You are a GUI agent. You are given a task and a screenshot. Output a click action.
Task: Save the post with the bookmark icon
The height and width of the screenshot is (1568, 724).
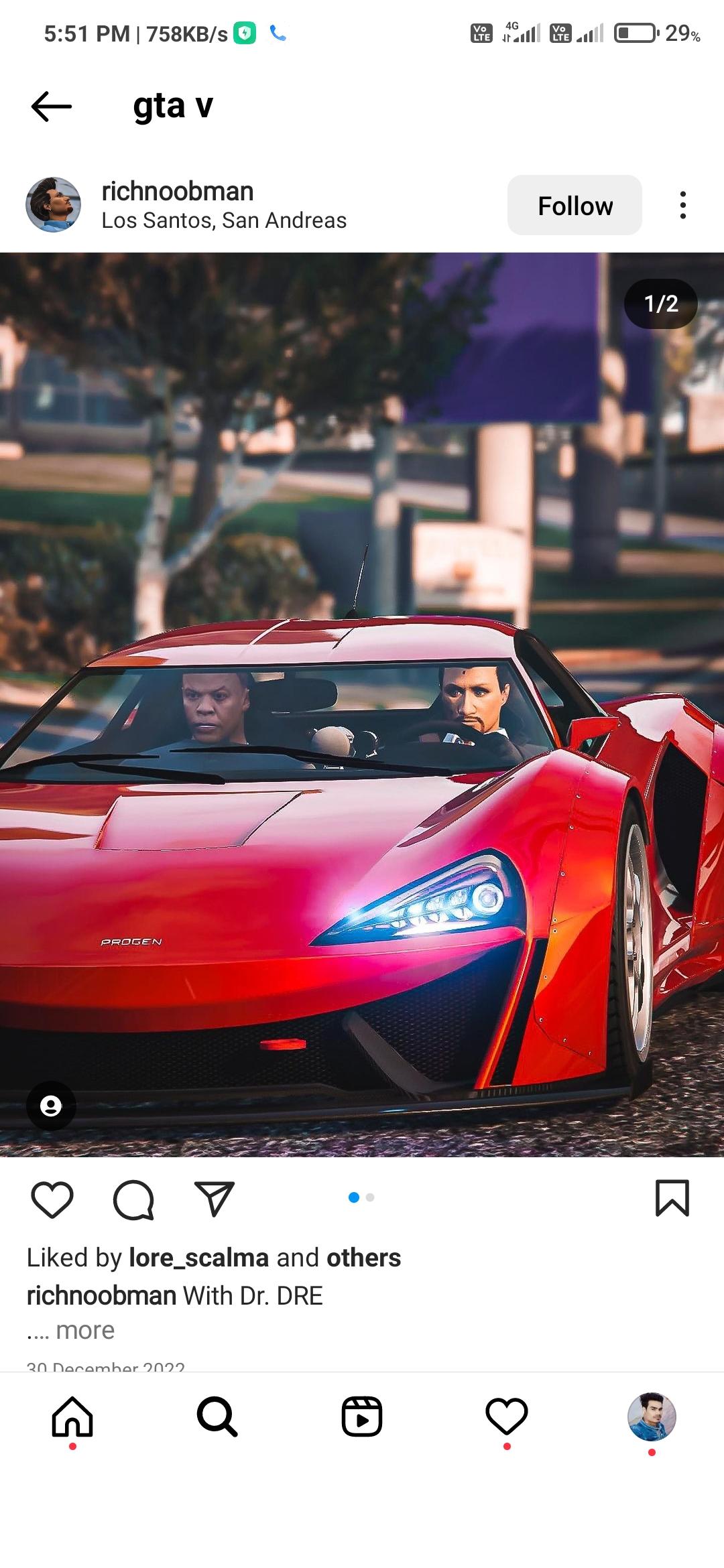pyautogui.click(x=672, y=1198)
